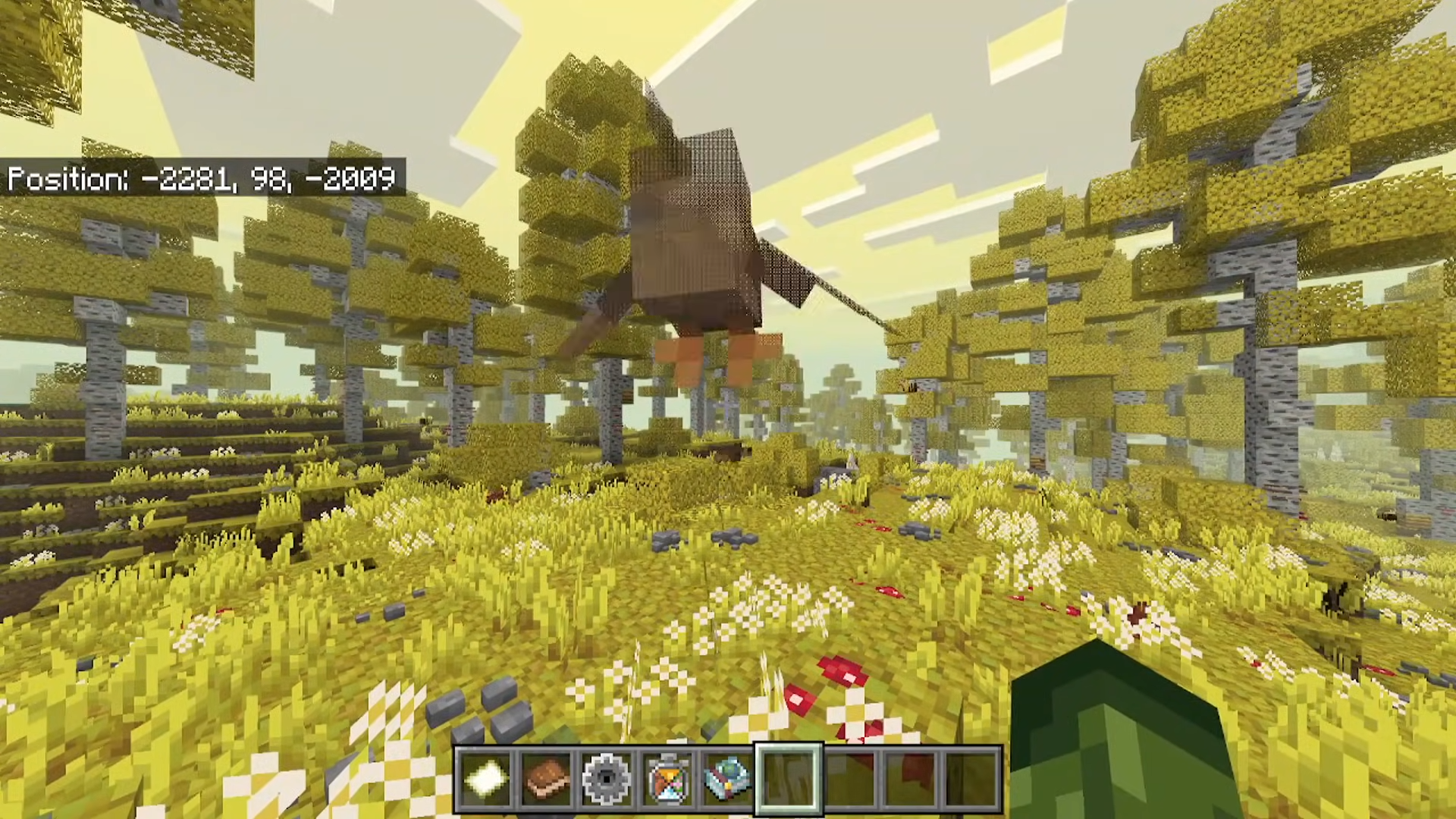Select the stopwatch-style item in the hotbar
Screen dimensions: 1456x819
(667, 779)
